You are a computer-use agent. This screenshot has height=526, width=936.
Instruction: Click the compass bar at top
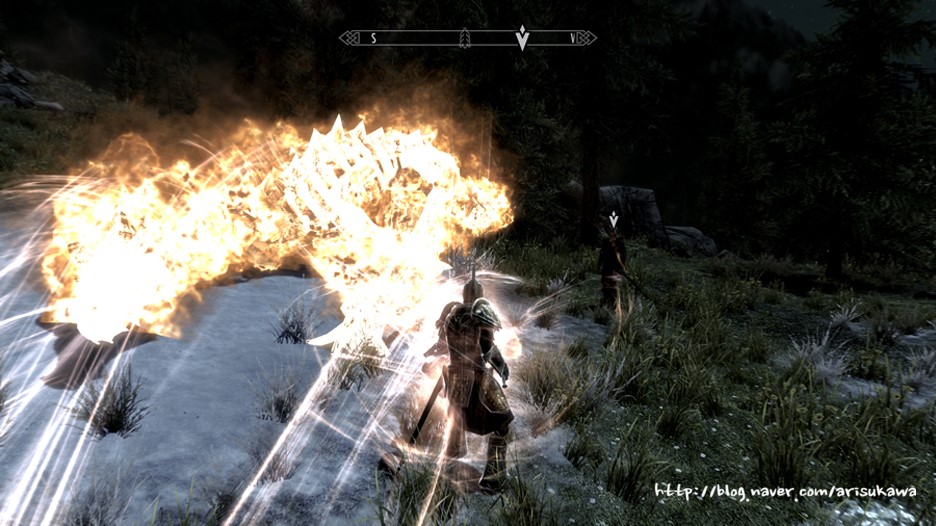[x=467, y=38]
